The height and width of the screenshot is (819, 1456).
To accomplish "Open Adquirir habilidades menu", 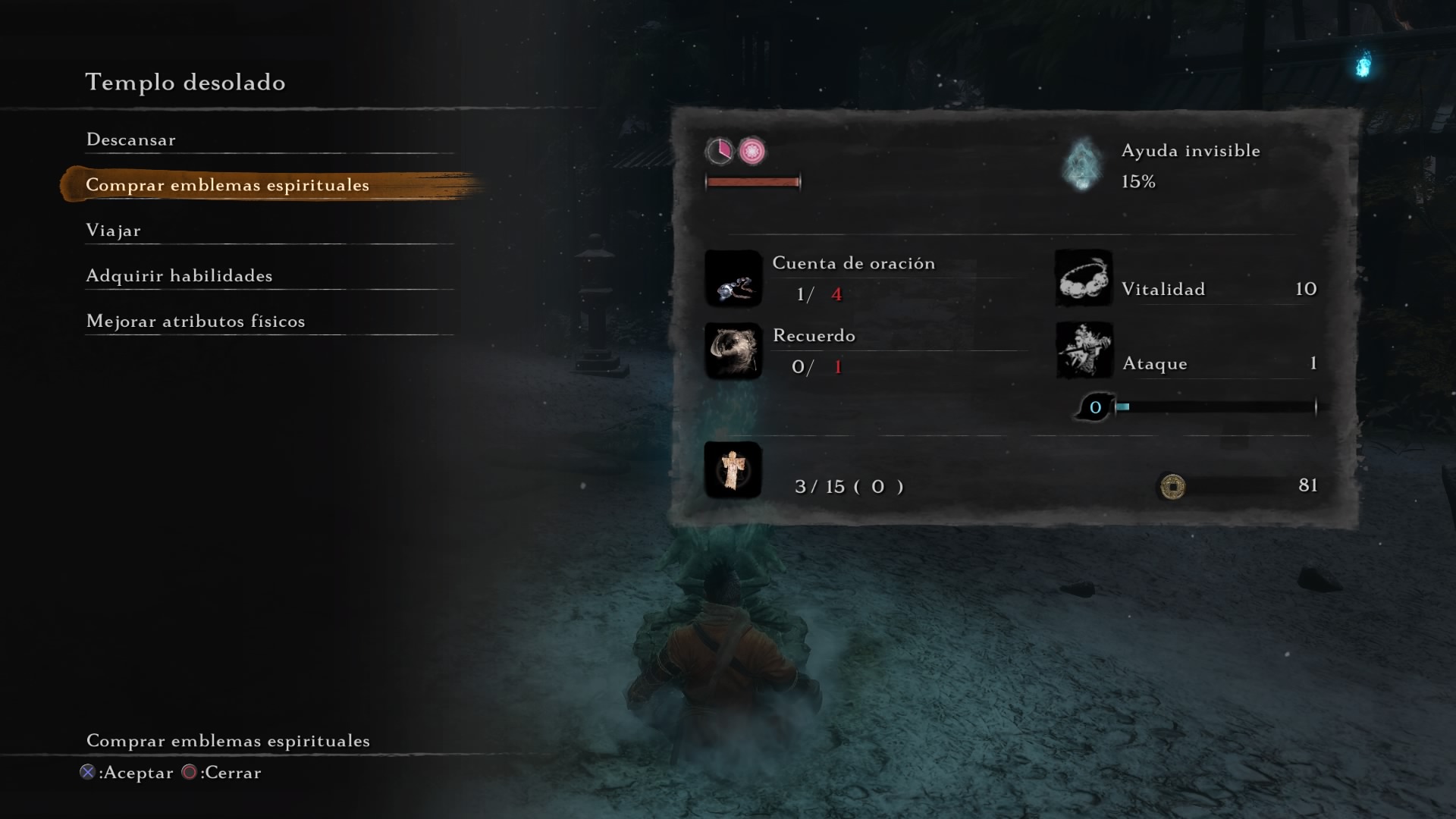I will [179, 276].
